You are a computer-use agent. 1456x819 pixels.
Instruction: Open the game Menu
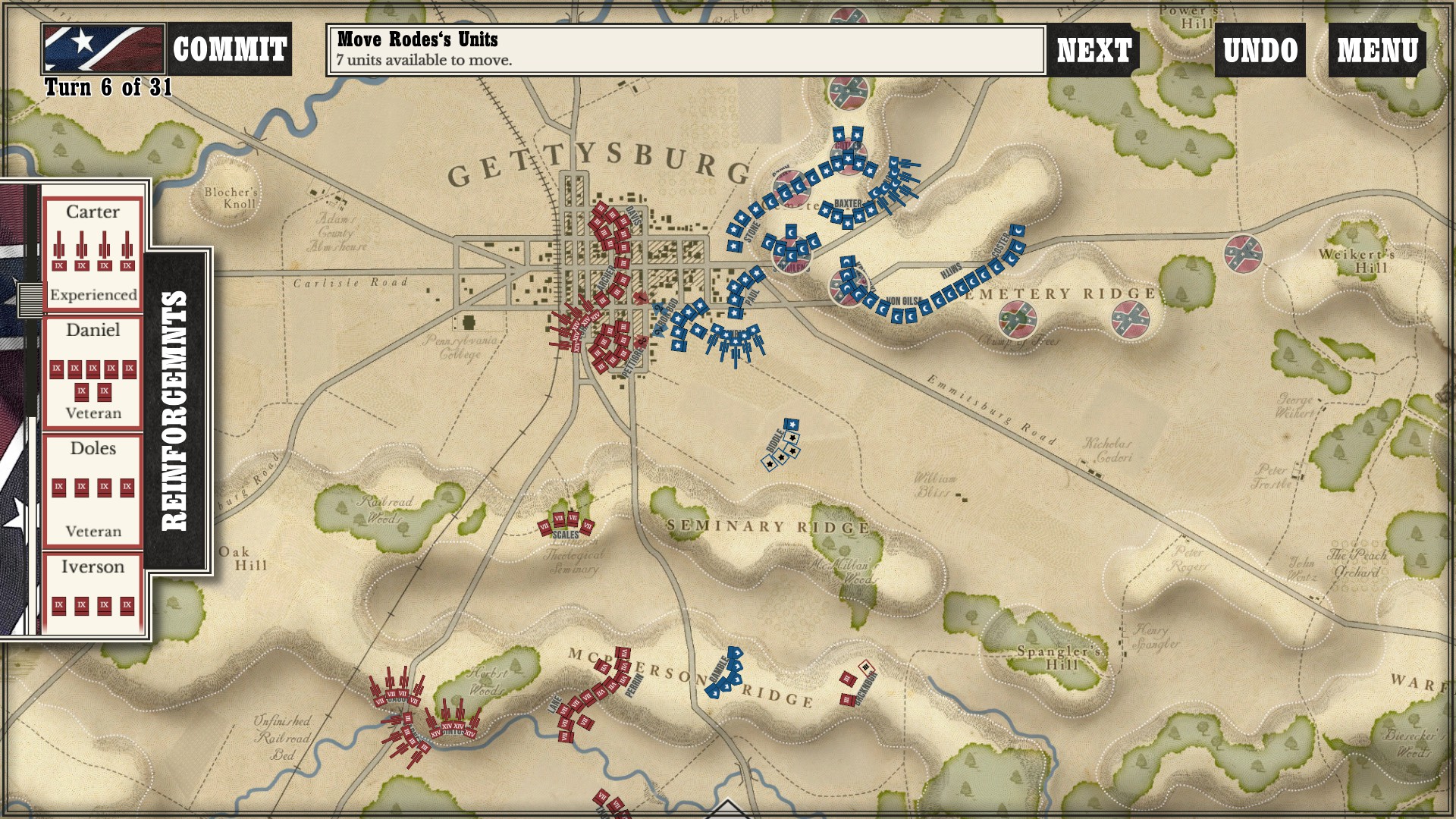1377,50
